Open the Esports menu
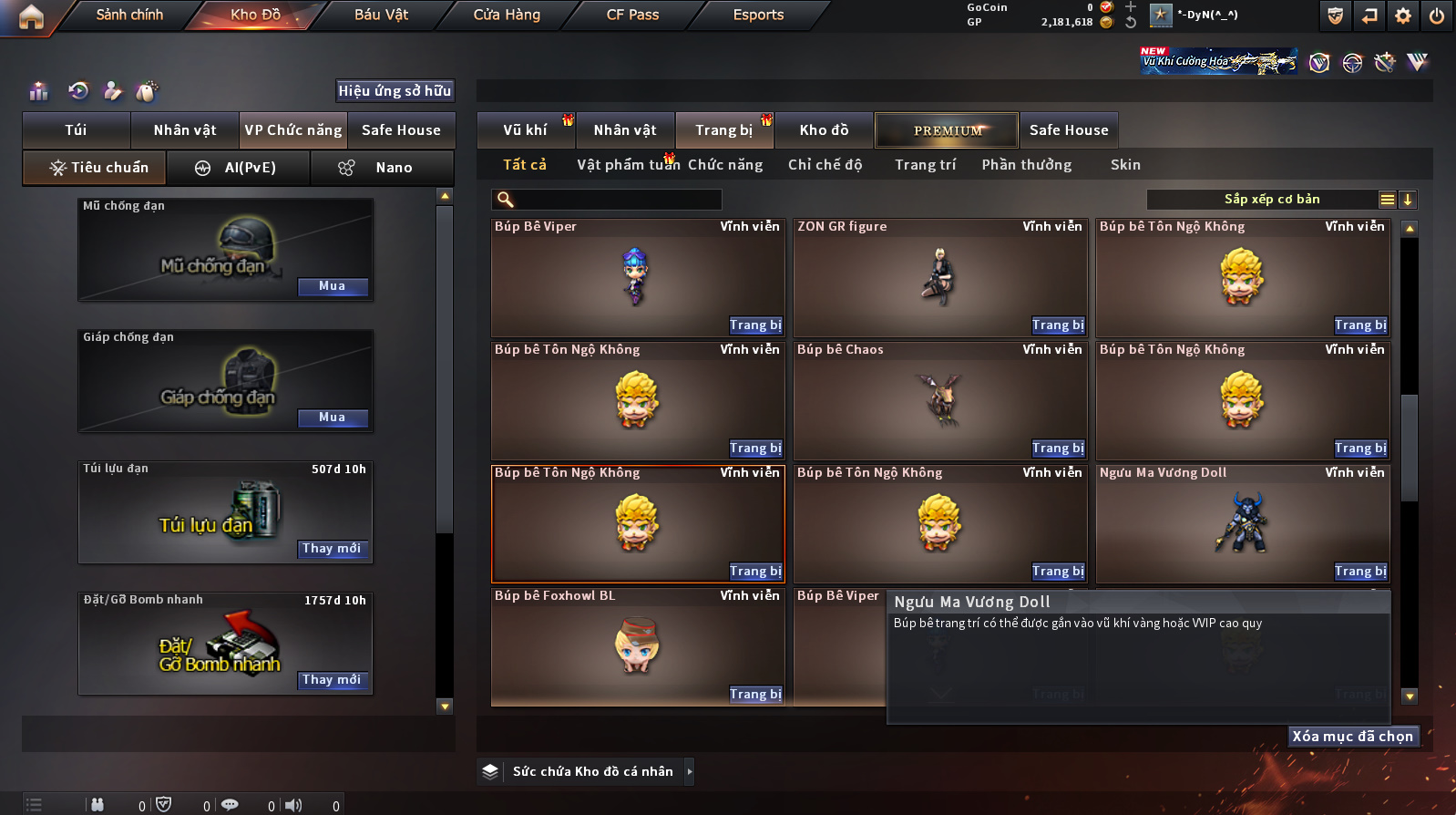The image size is (1456, 815). click(758, 15)
